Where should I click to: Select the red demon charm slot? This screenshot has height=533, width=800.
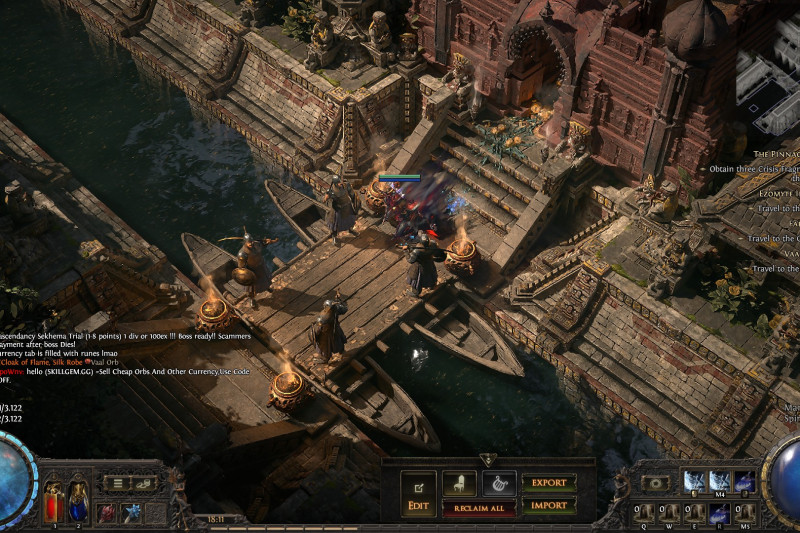pos(106,513)
